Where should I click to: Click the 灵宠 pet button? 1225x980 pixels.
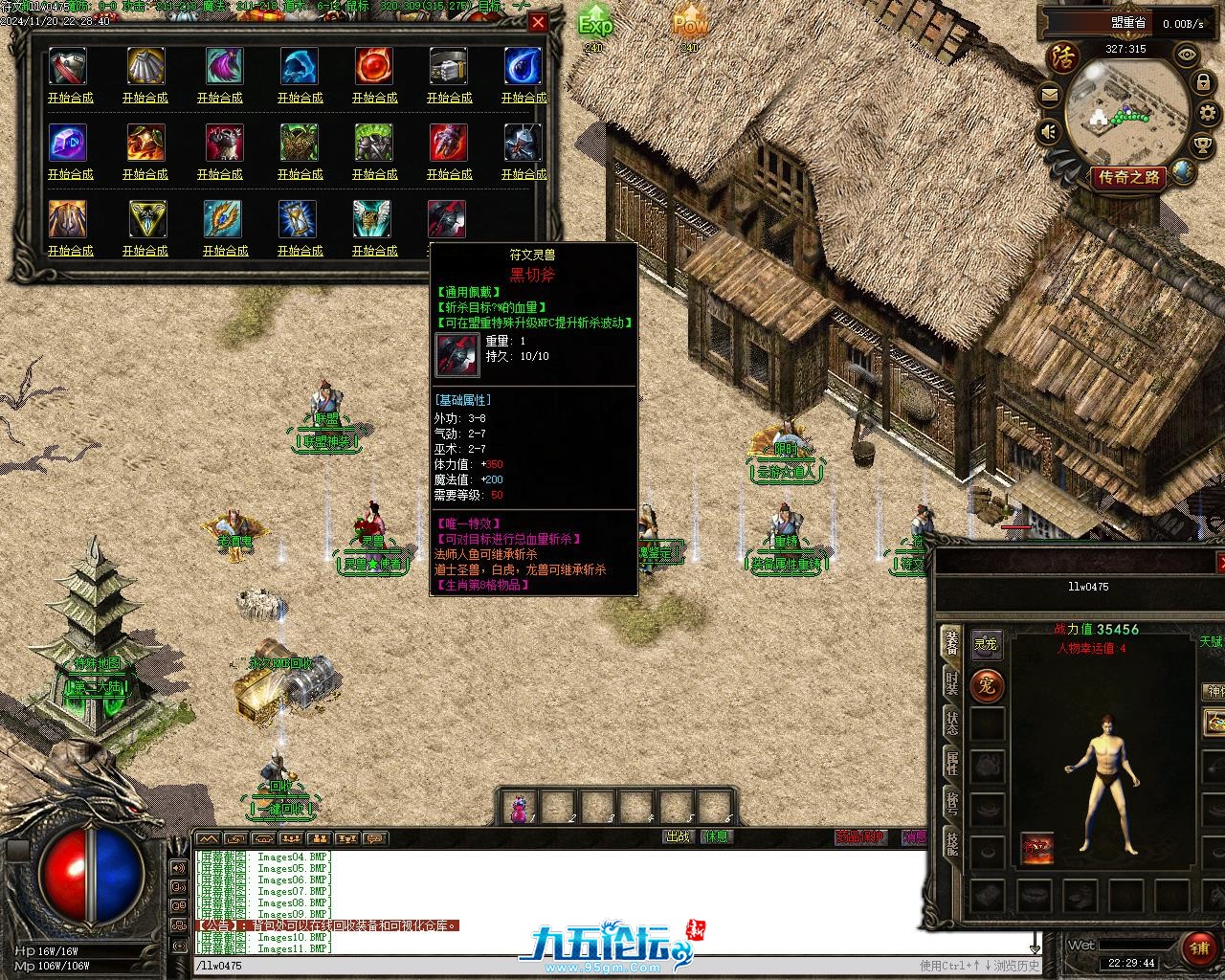click(986, 644)
